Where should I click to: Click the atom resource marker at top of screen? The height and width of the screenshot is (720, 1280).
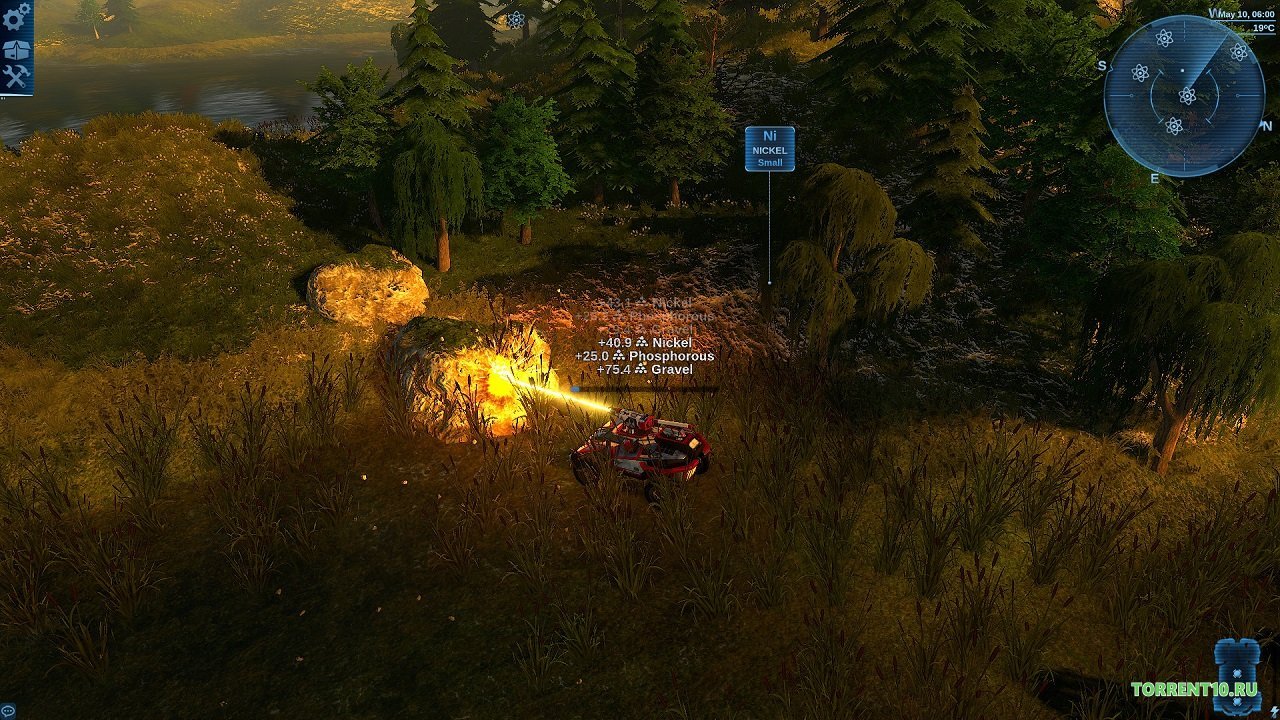[x=516, y=18]
